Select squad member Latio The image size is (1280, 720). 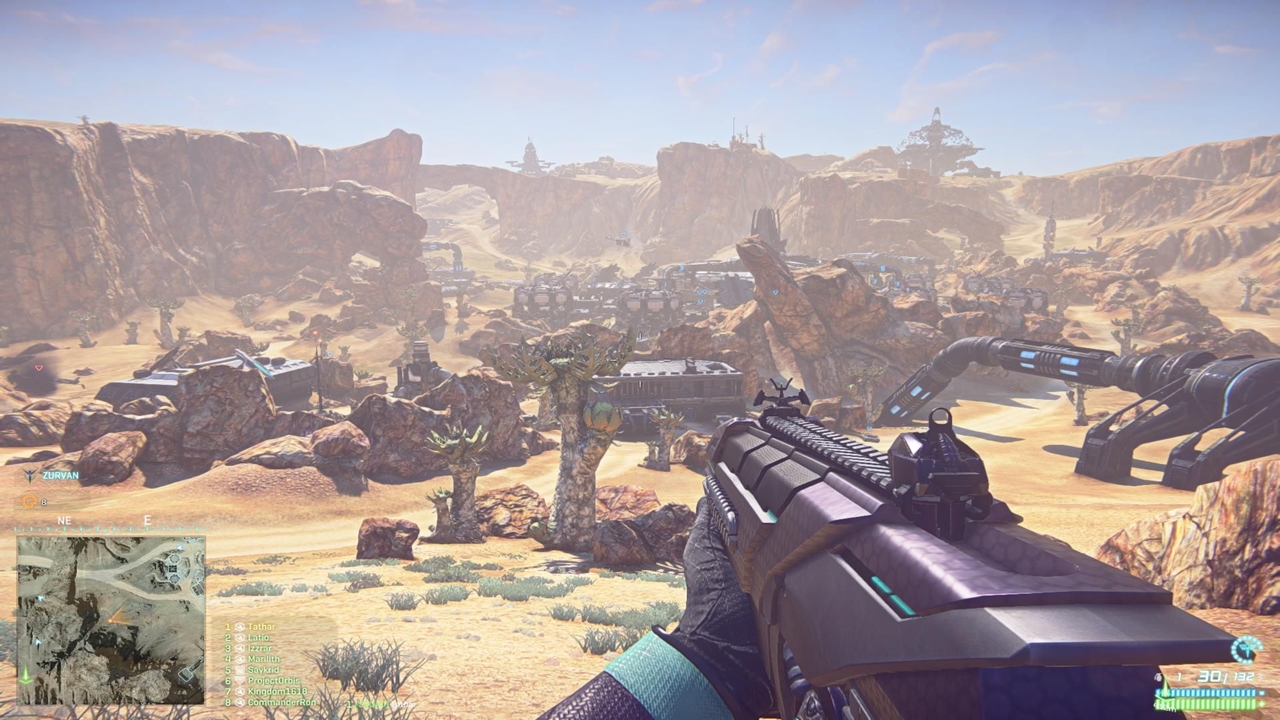click(259, 637)
